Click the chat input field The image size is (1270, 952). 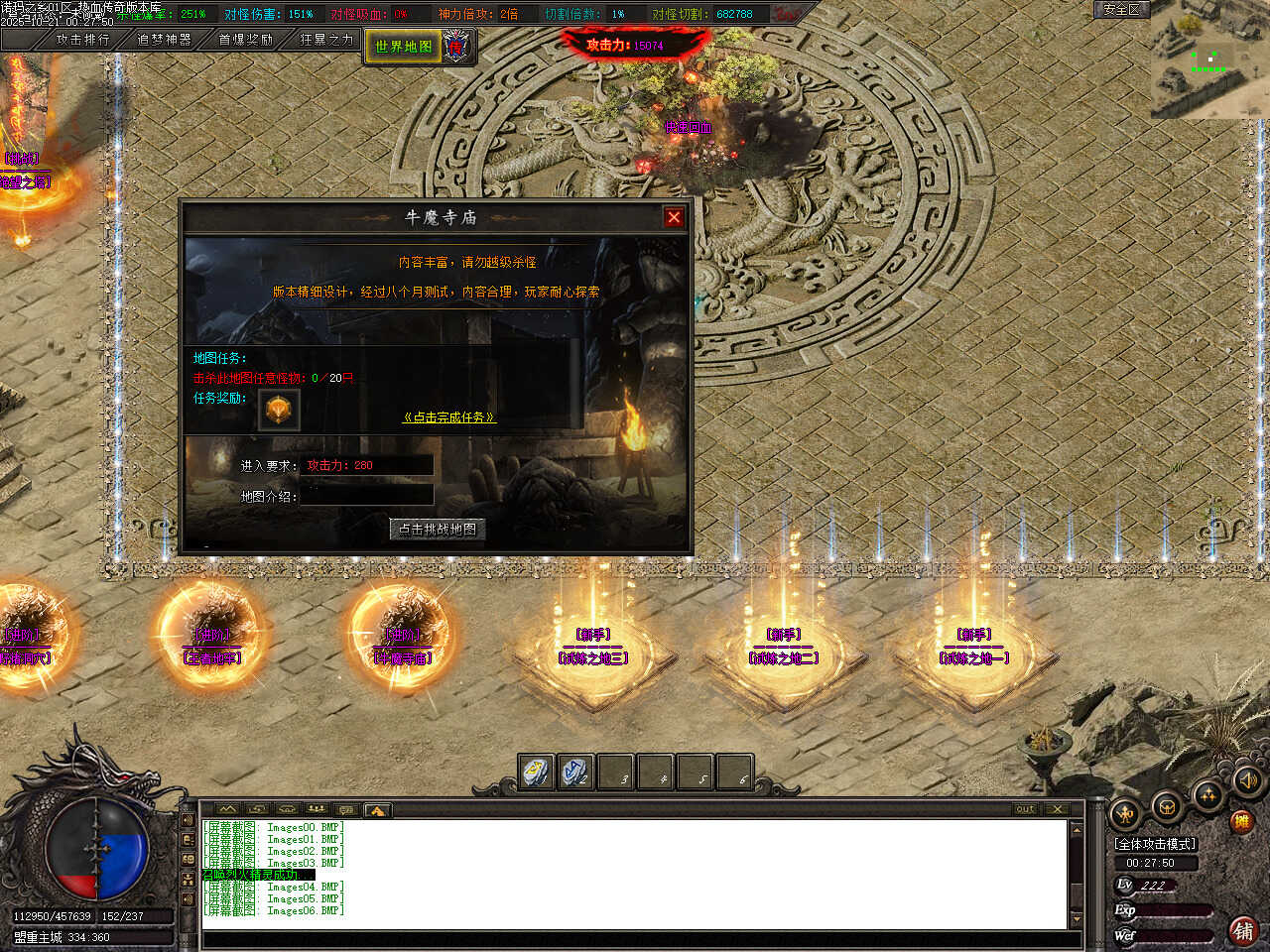[x=635, y=939]
